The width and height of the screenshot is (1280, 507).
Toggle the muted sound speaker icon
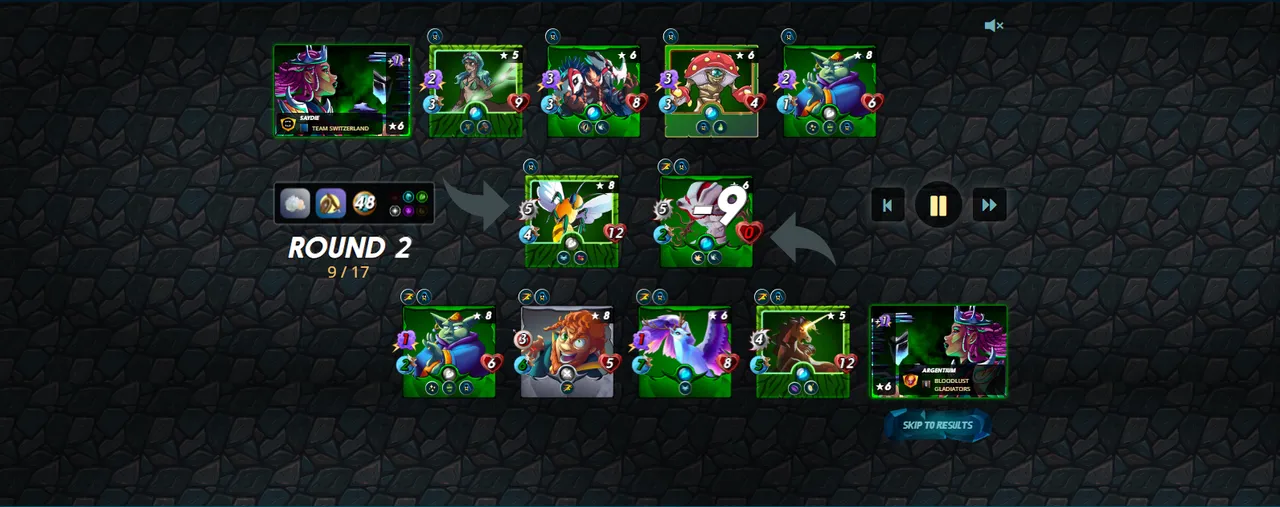(x=993, y=26)
